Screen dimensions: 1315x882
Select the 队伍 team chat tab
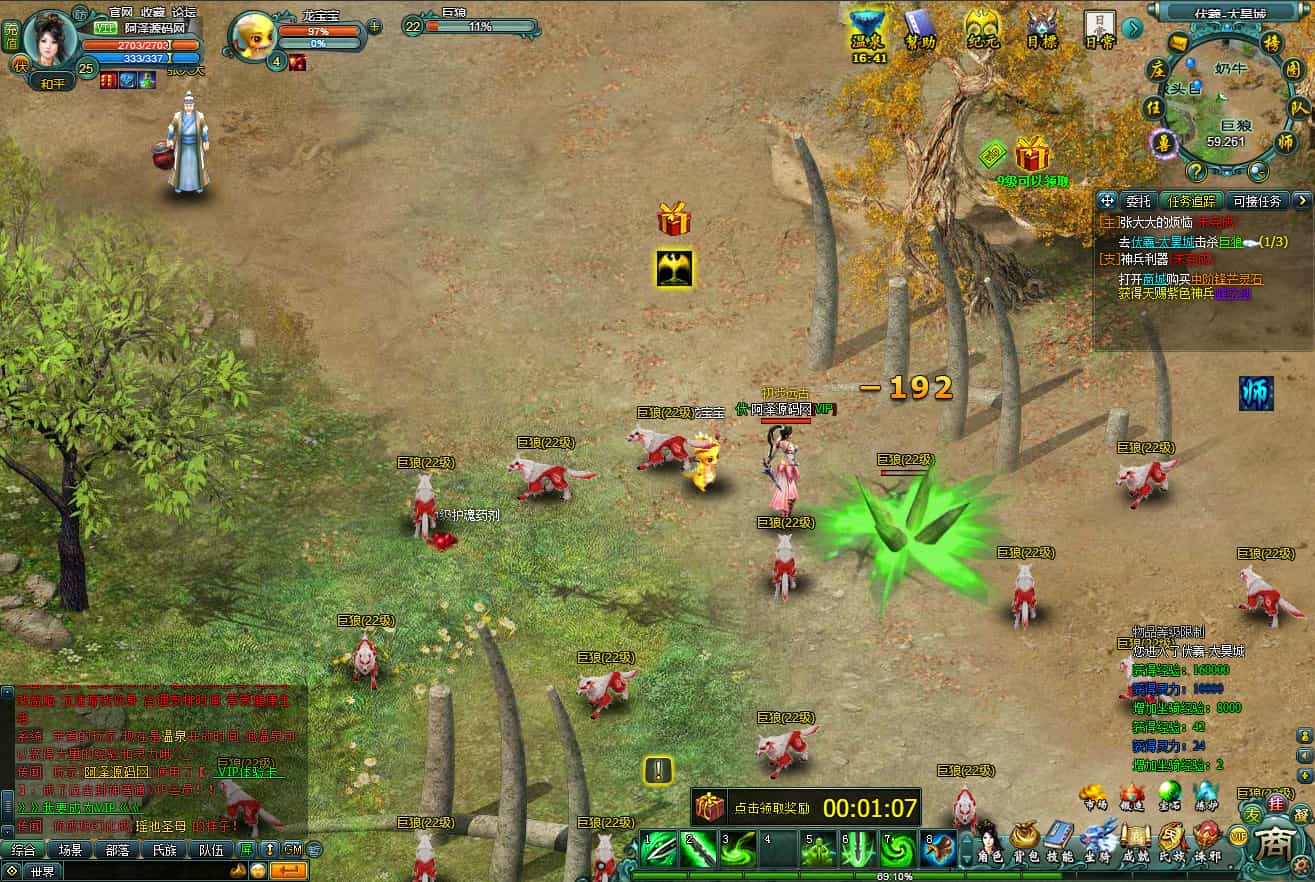pos(211,850)
